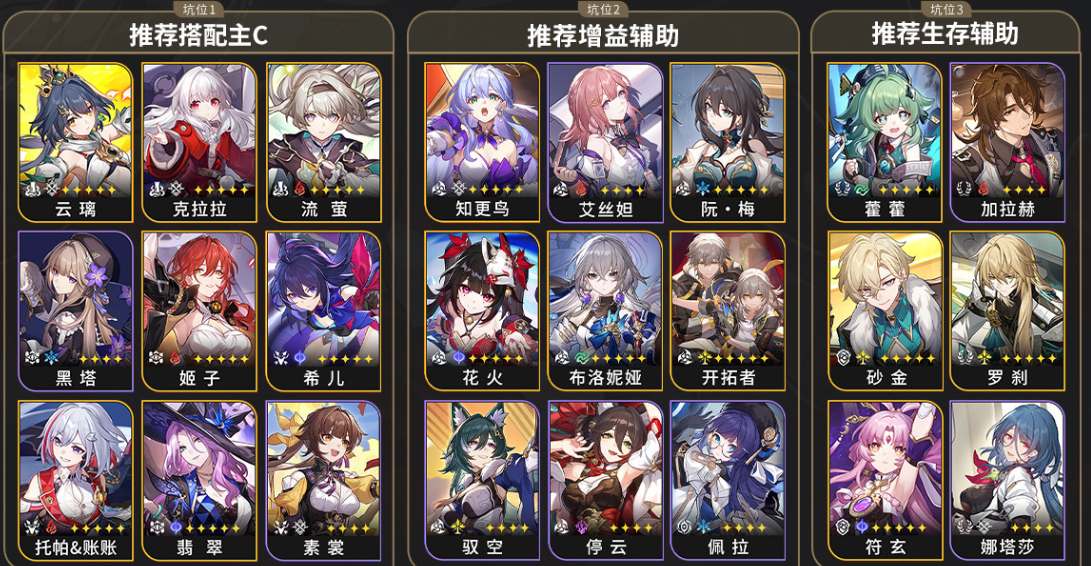Open the 素裳 character card
Image resolution: width=1091 pixels, height=566 pixels.
324,478
